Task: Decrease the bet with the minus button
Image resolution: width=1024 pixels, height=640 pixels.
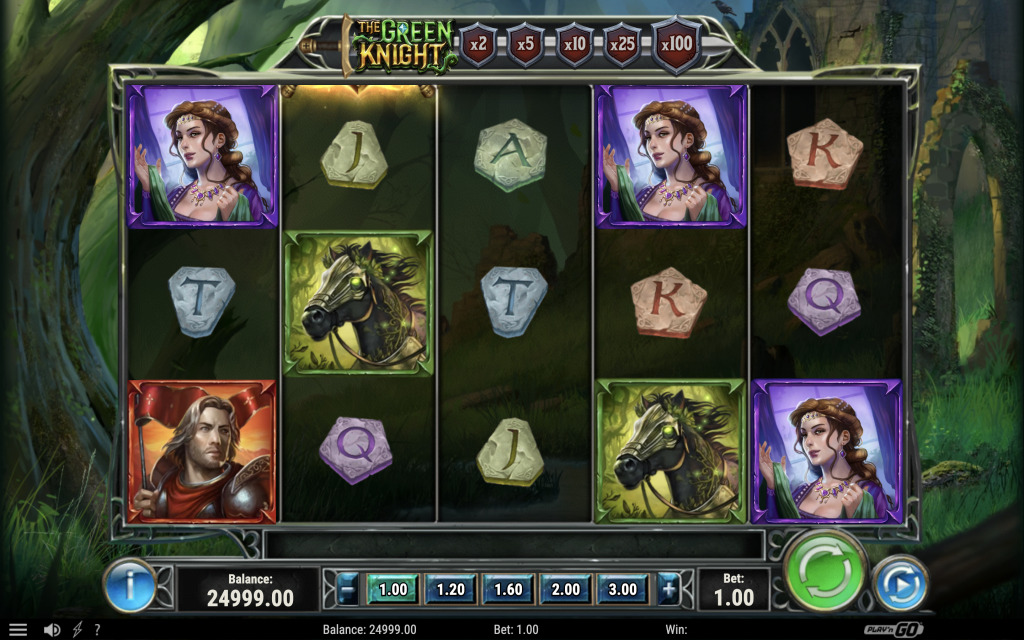Action: [x=347, y=589]
